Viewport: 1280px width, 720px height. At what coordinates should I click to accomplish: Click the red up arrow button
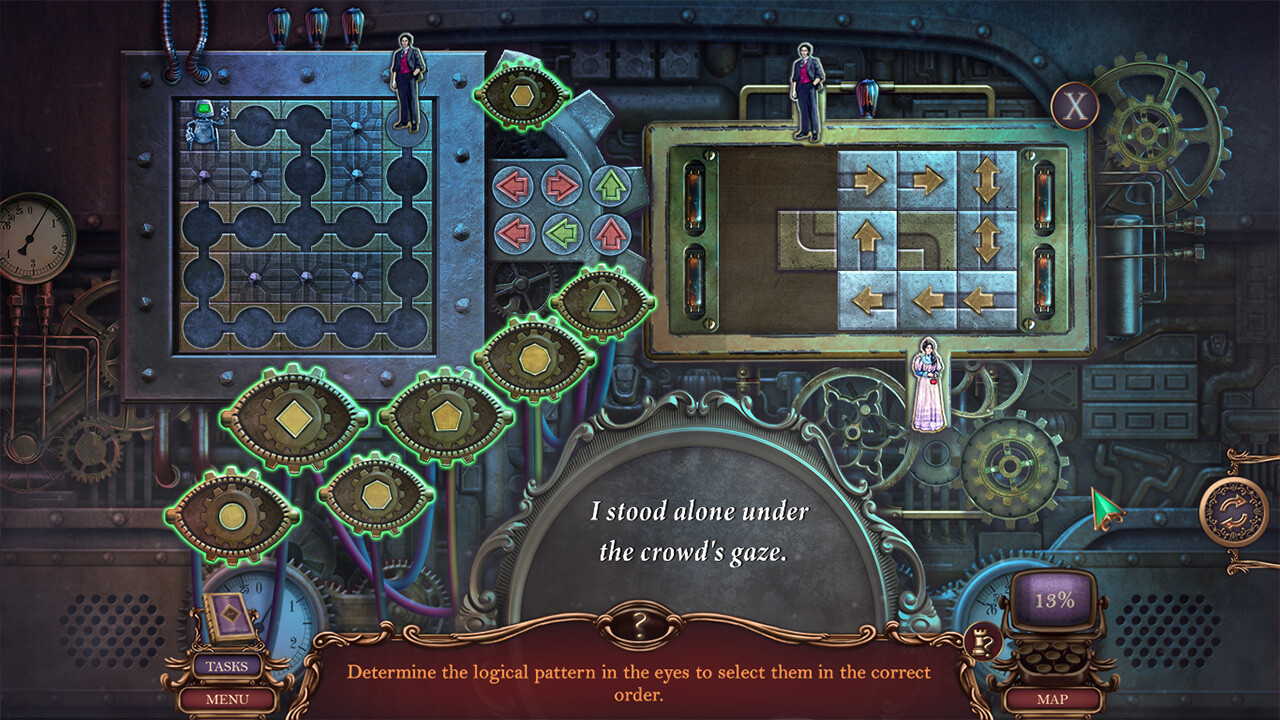point(610,234)
